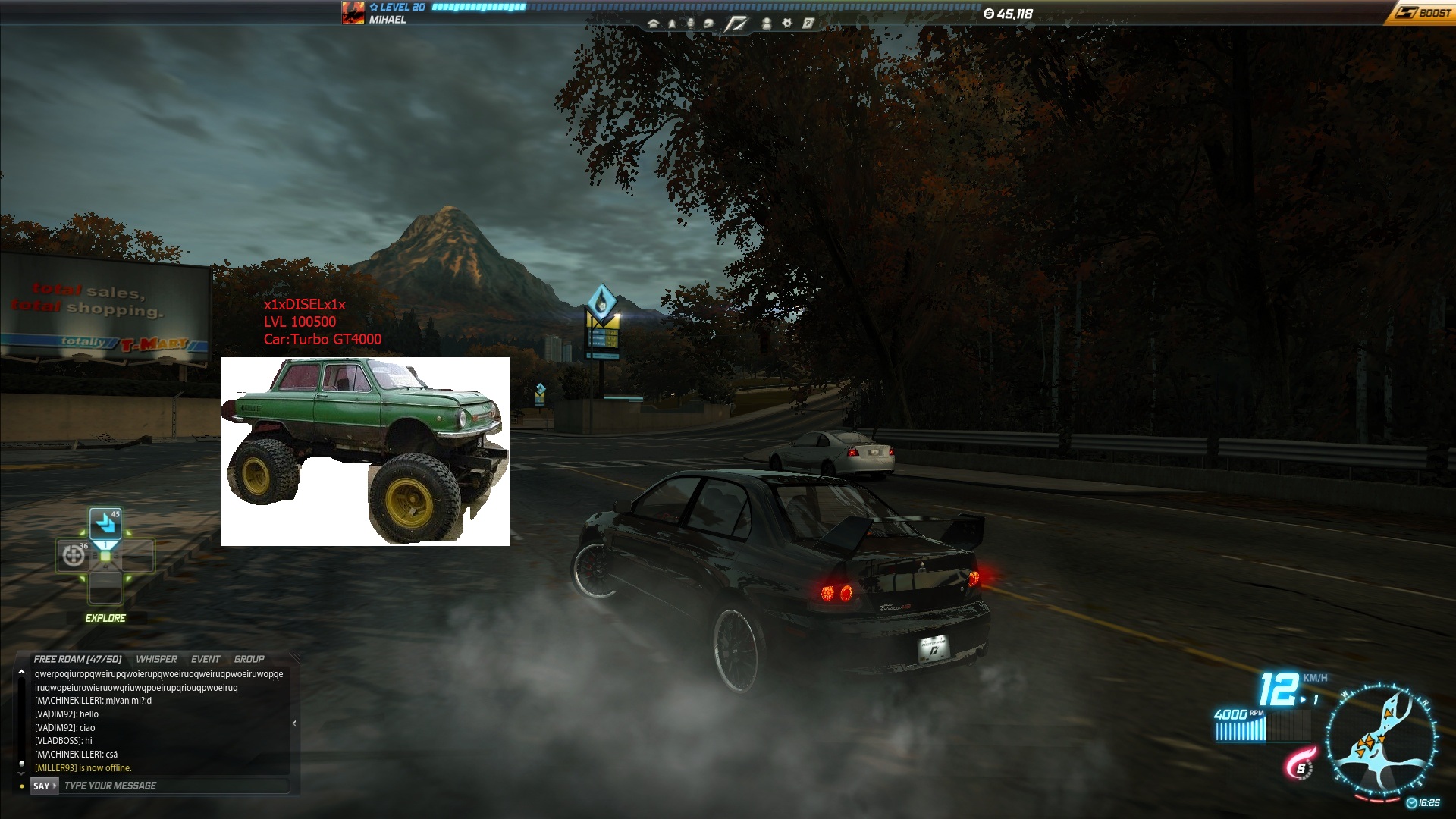1456x819 pixels.
Task: Click the circular minimap
Action: 1381,740
